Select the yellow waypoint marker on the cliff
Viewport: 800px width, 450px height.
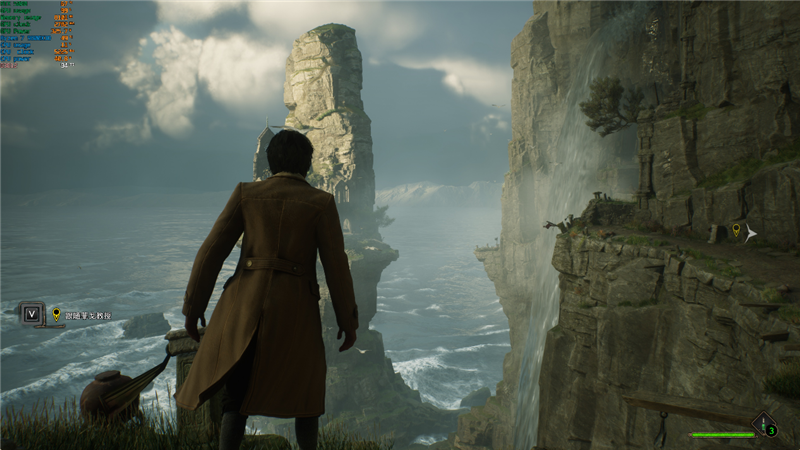click(x=737, y=231)
